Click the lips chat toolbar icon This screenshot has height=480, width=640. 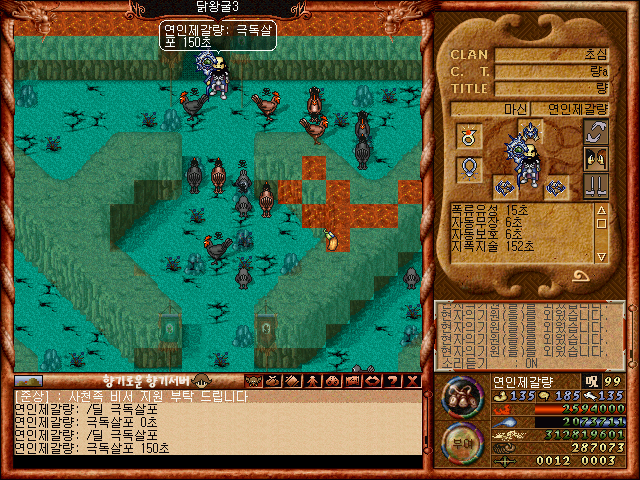[372, 380]
